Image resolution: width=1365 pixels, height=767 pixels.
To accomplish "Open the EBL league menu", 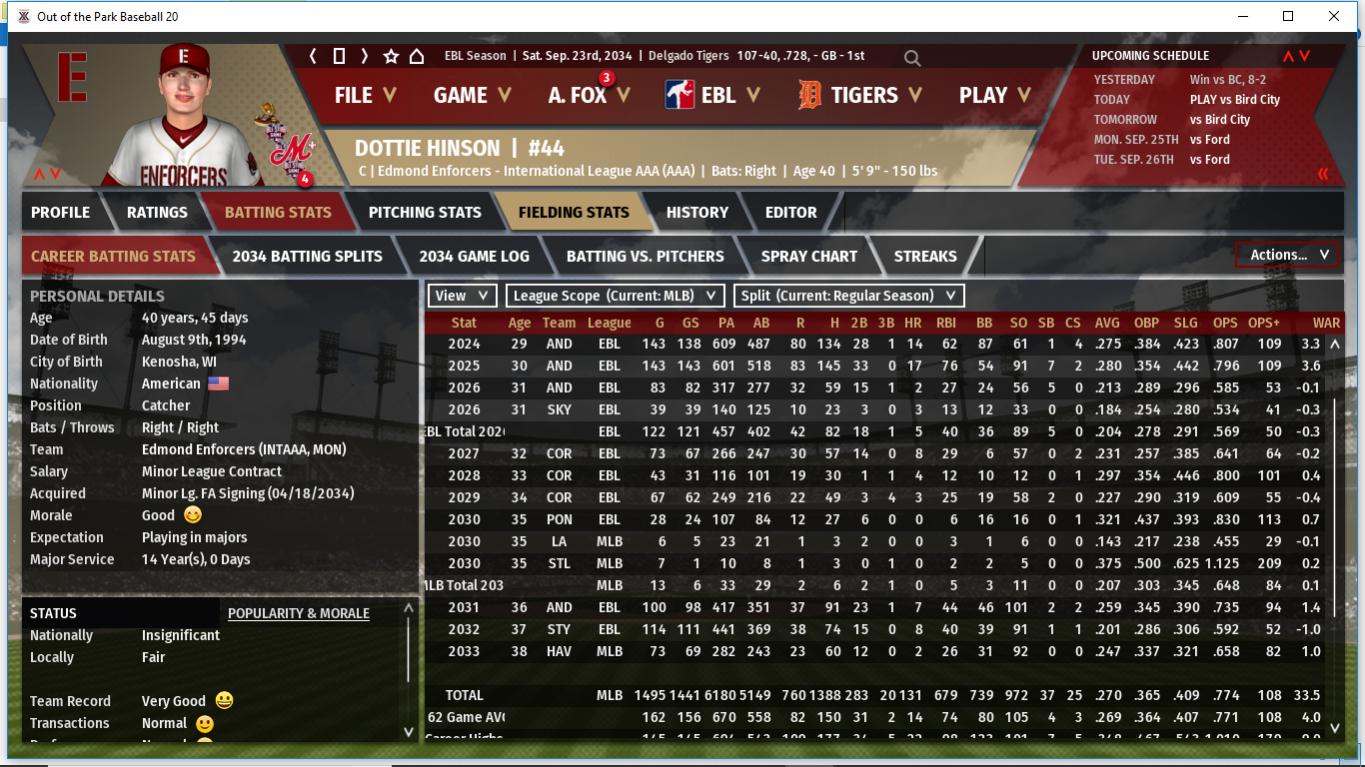I will (x=713, y=95).
